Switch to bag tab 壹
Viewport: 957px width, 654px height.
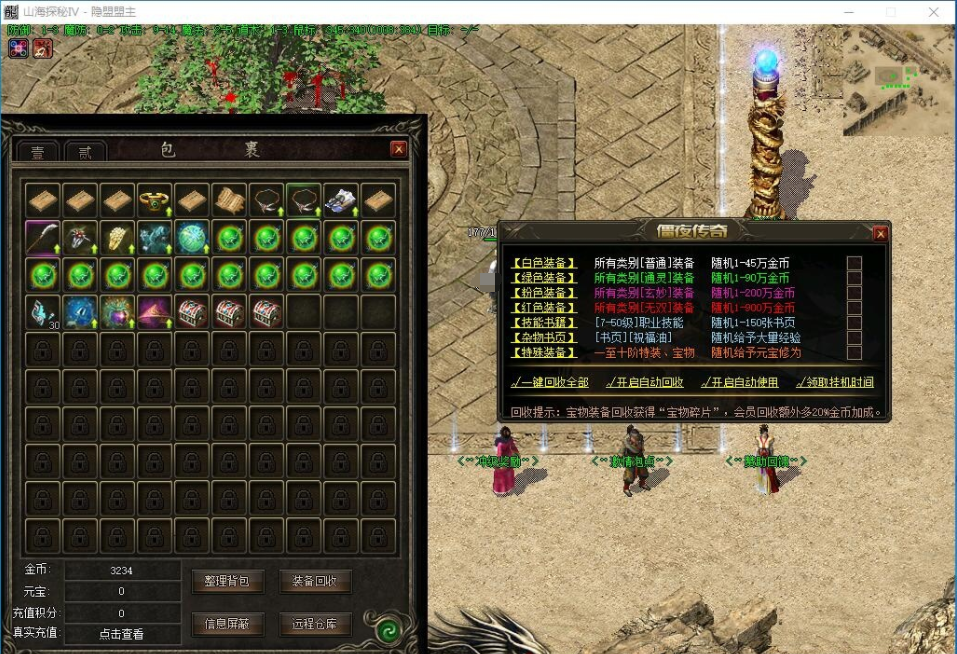click(38, 152)
